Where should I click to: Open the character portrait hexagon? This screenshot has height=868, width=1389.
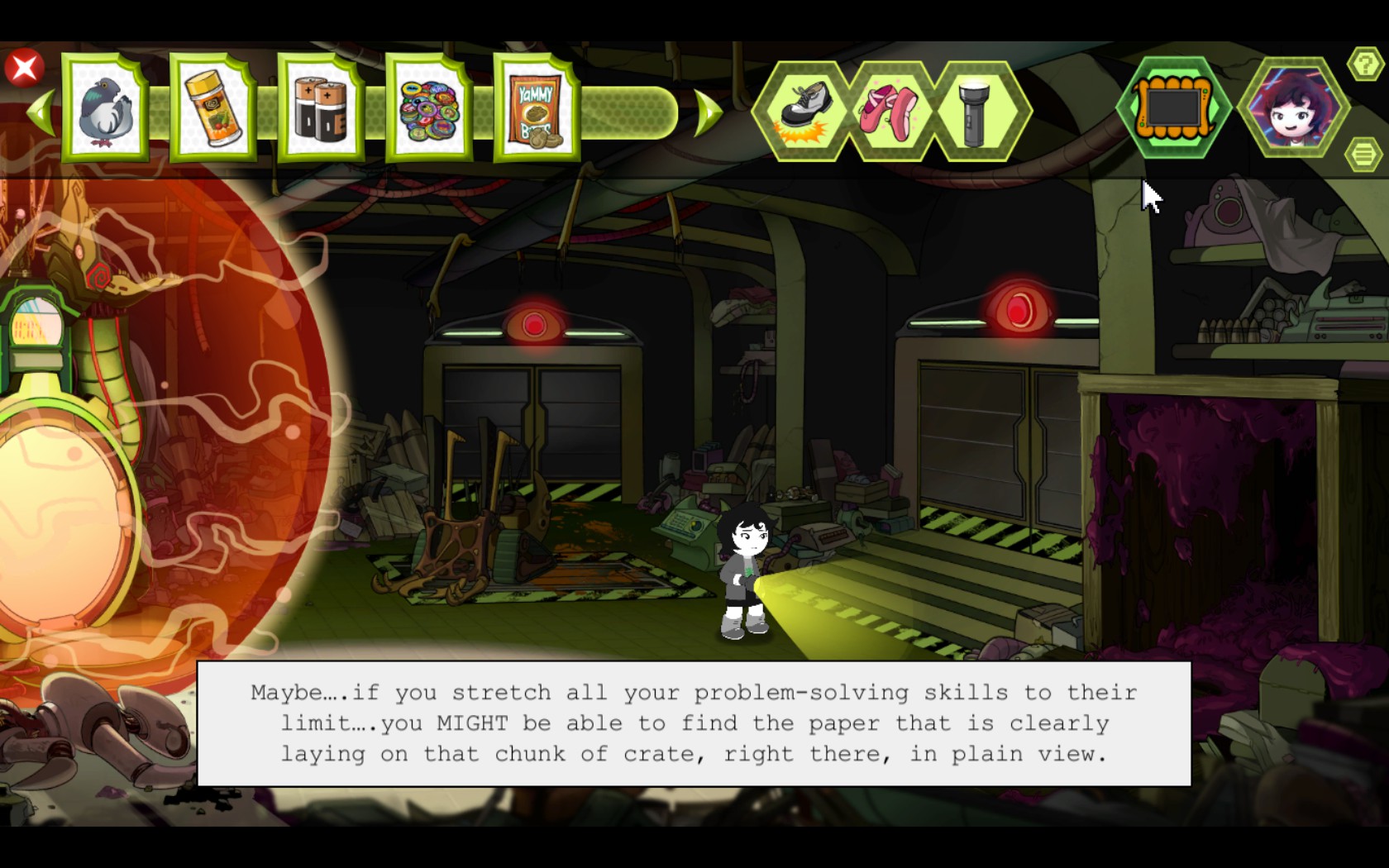[1291, 107]
